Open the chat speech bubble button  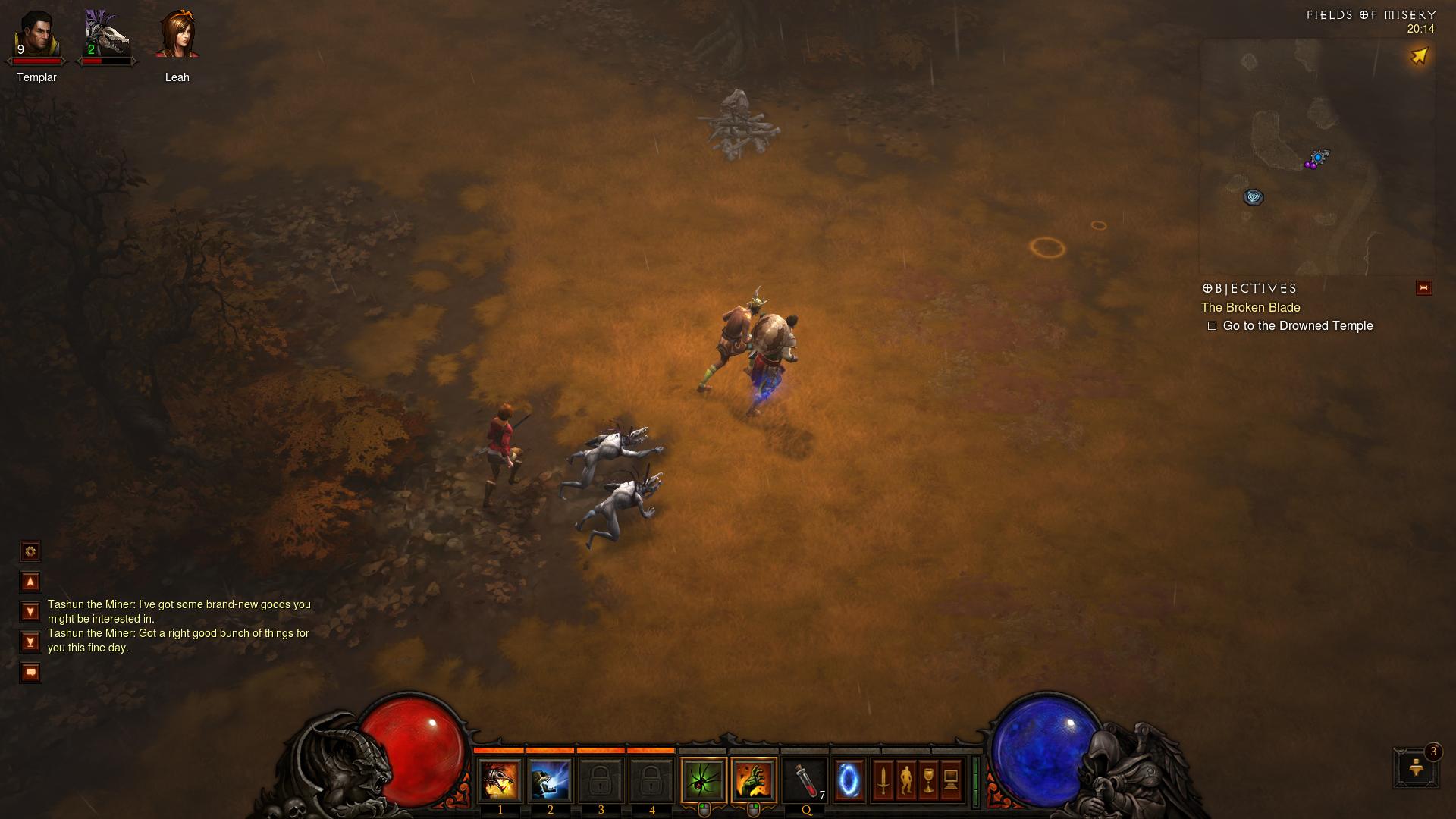[x=30, y=672]
